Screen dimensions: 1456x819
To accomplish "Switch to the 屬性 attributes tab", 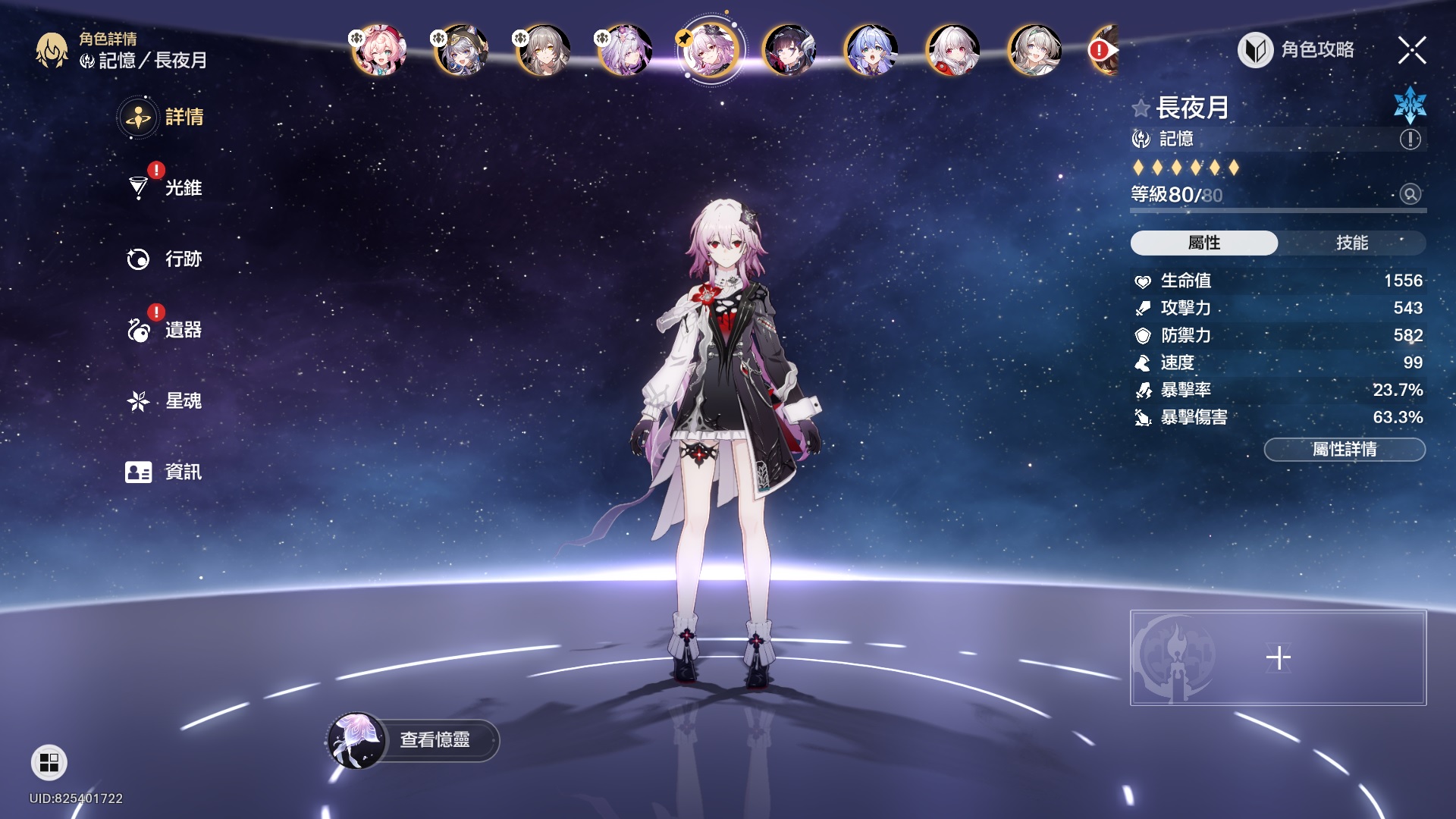I will (1203, 243).
